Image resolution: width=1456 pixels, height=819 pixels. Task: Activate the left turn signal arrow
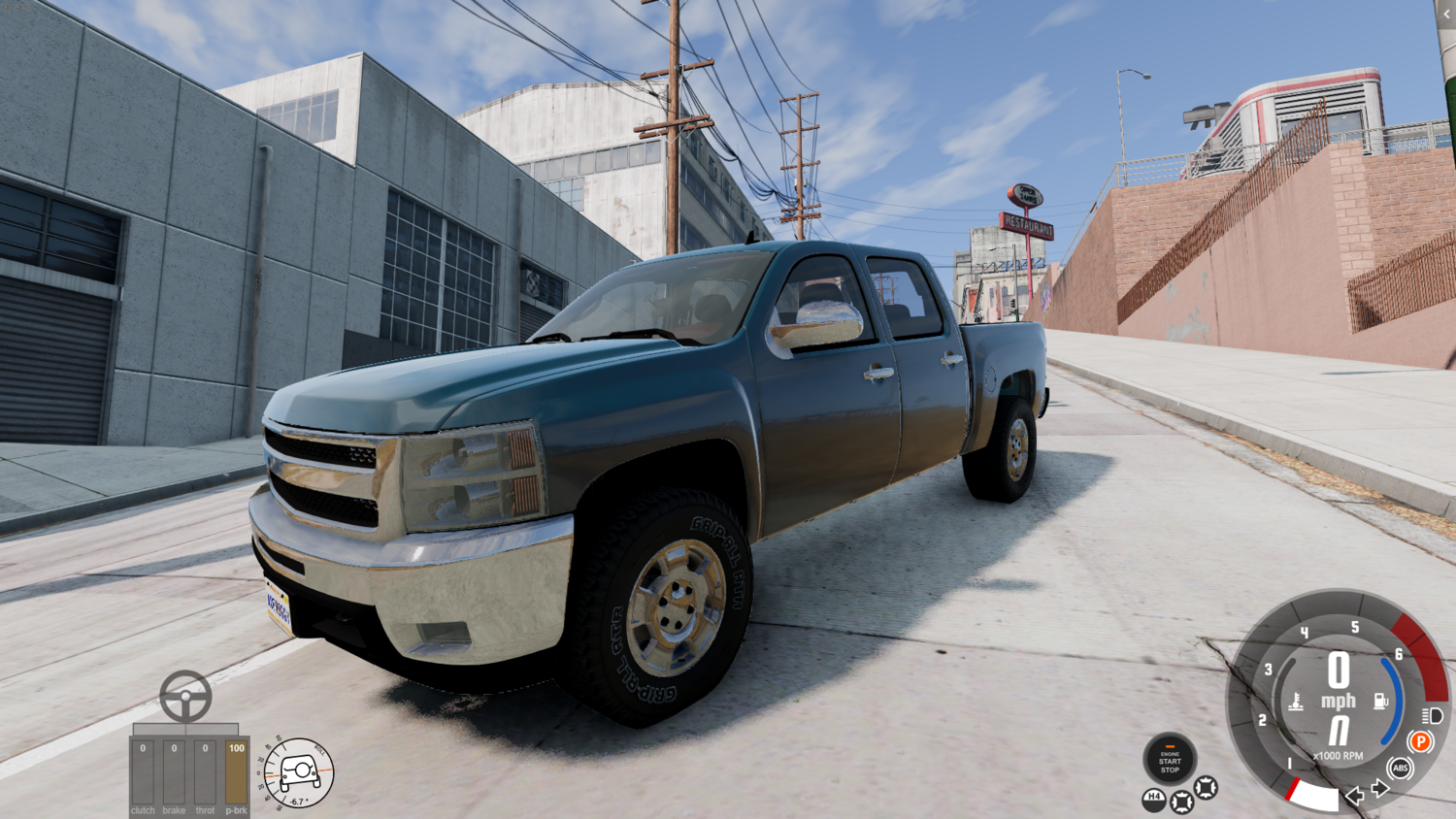pyautogui.click(x=1354, y=797)
